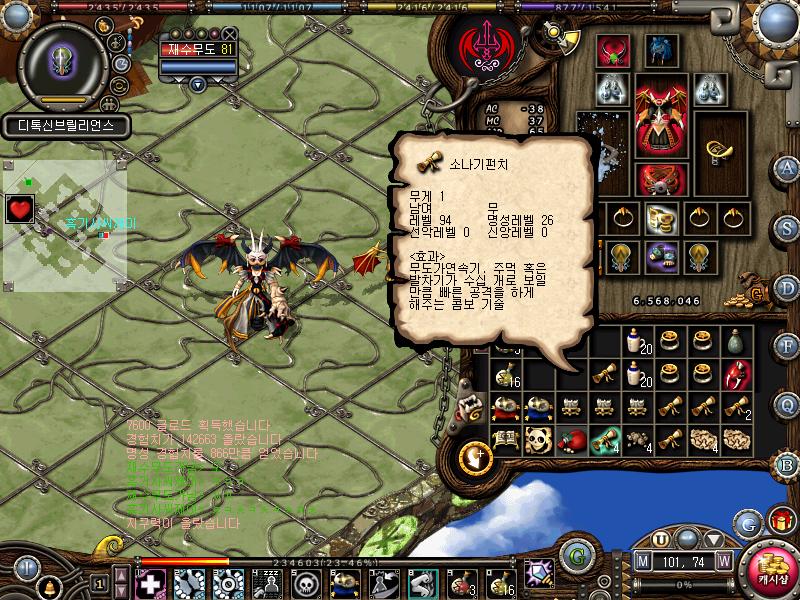Select the glowing teal scroll in inventory

coord(605,439)
